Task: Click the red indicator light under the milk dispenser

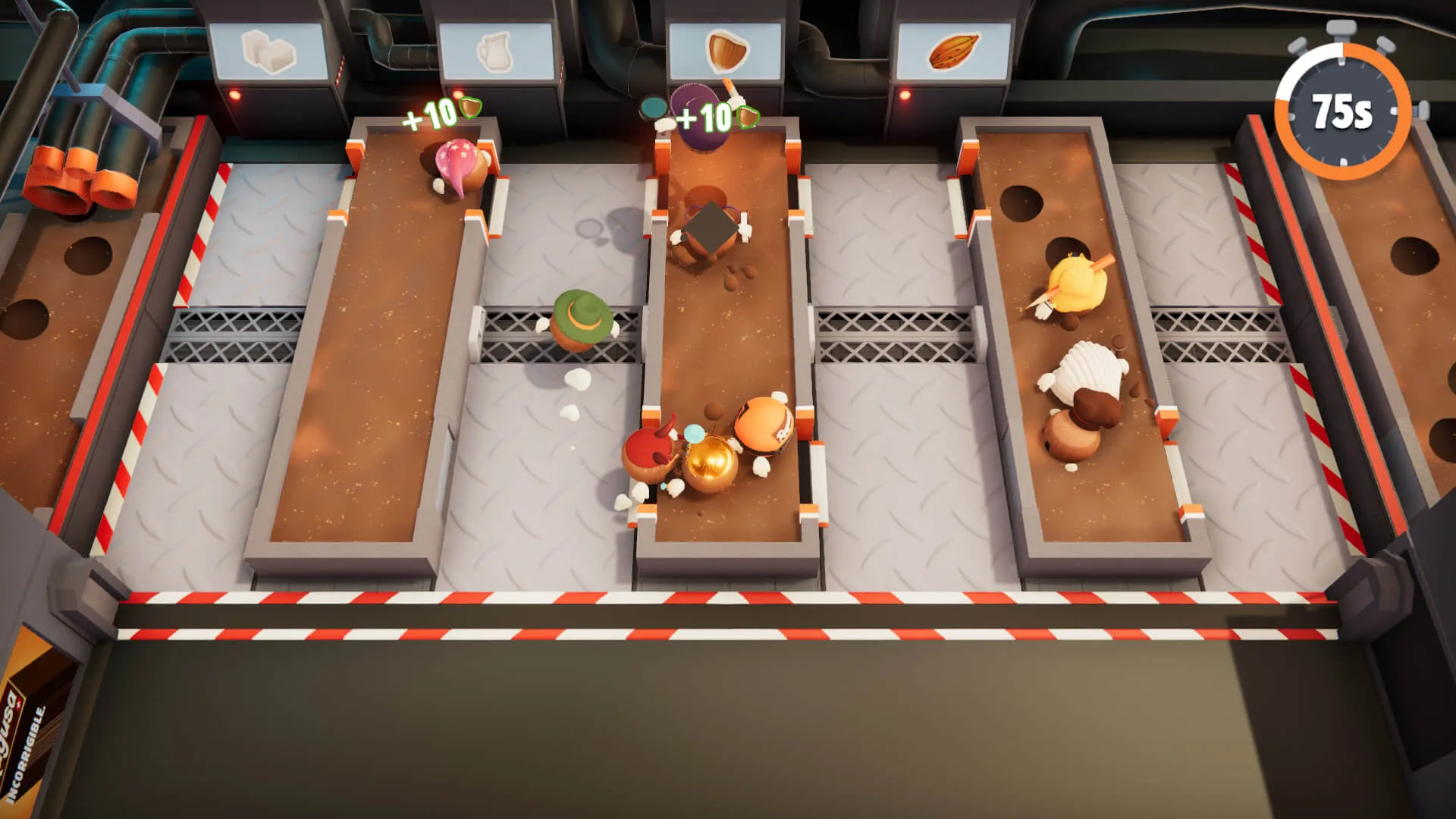Action: 457,94
